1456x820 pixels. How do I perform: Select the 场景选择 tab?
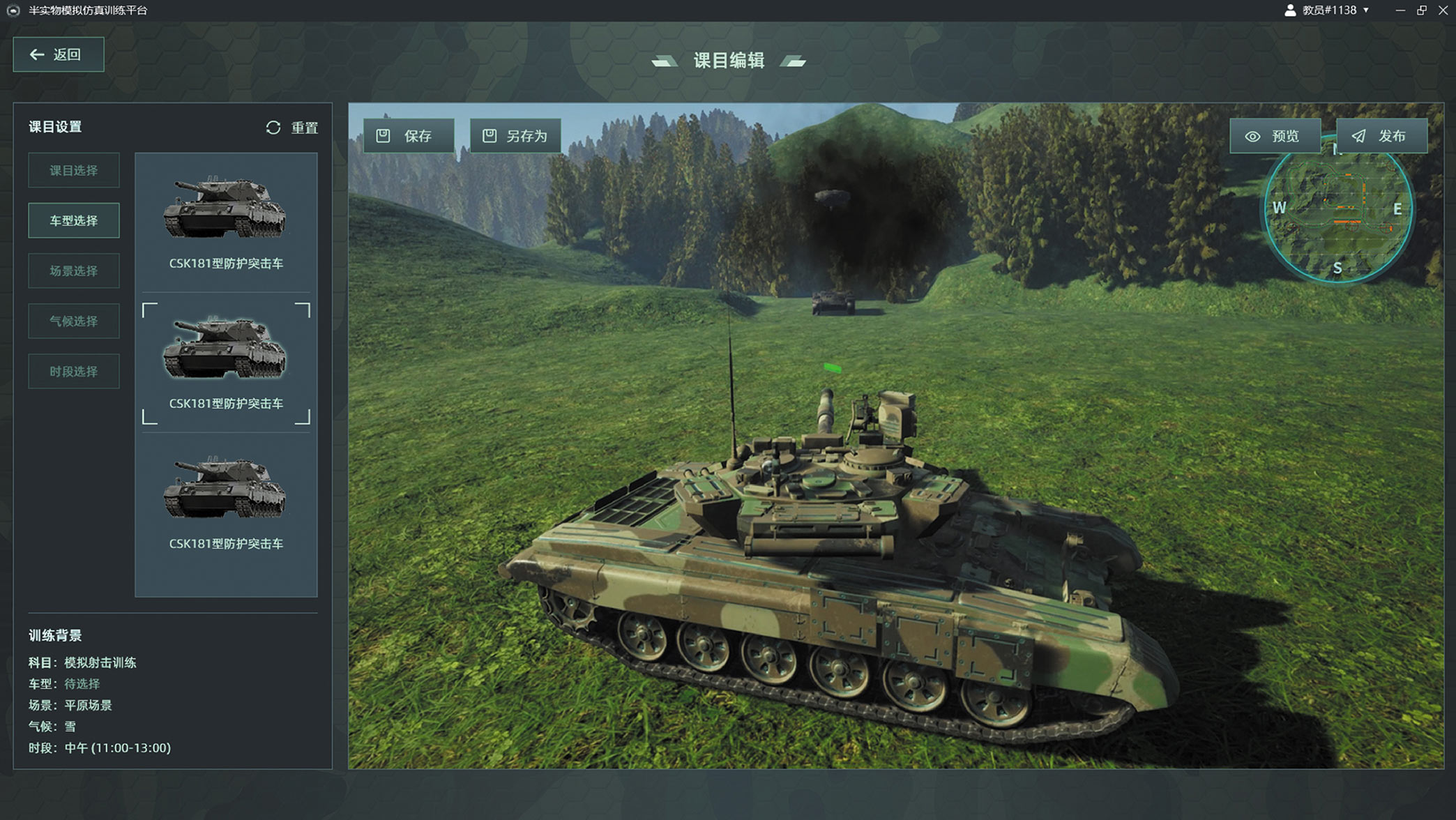coord(74,271)
